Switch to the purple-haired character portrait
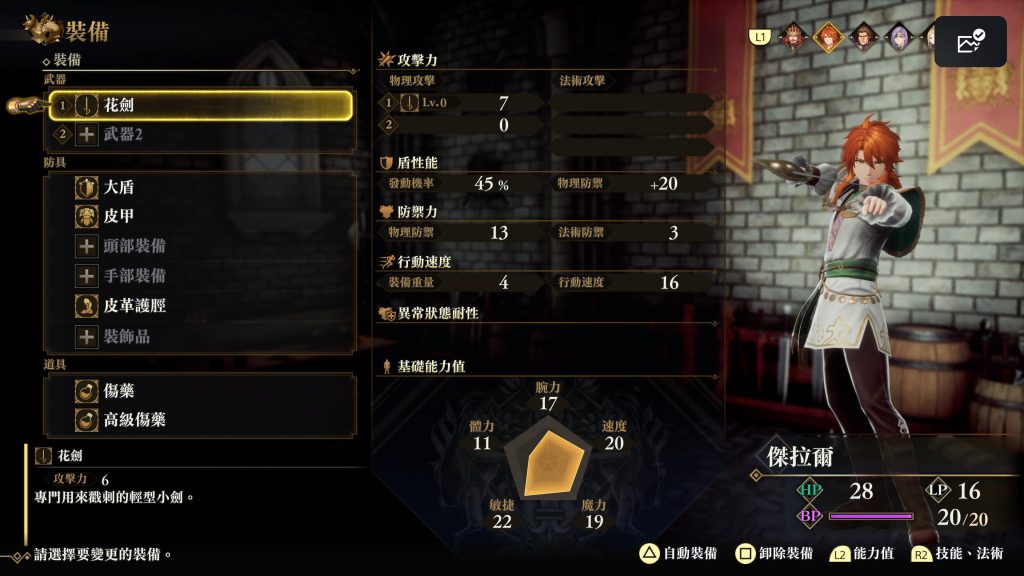Image resolution: width=1024 pixels, height=576 pixels. pos(895,37)
